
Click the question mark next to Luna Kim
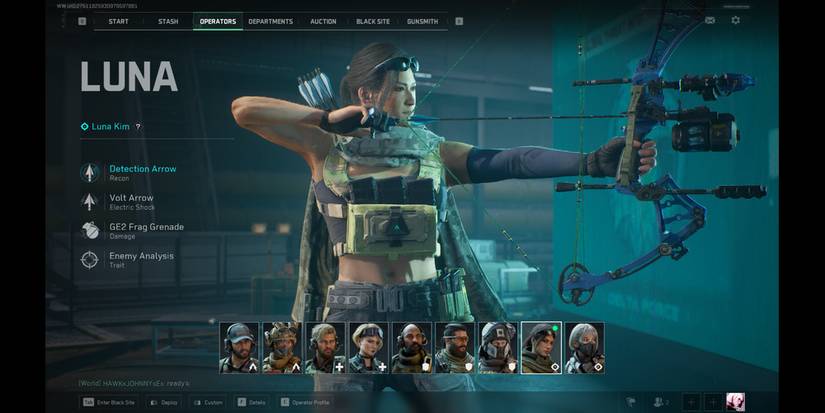pos(138,127)
